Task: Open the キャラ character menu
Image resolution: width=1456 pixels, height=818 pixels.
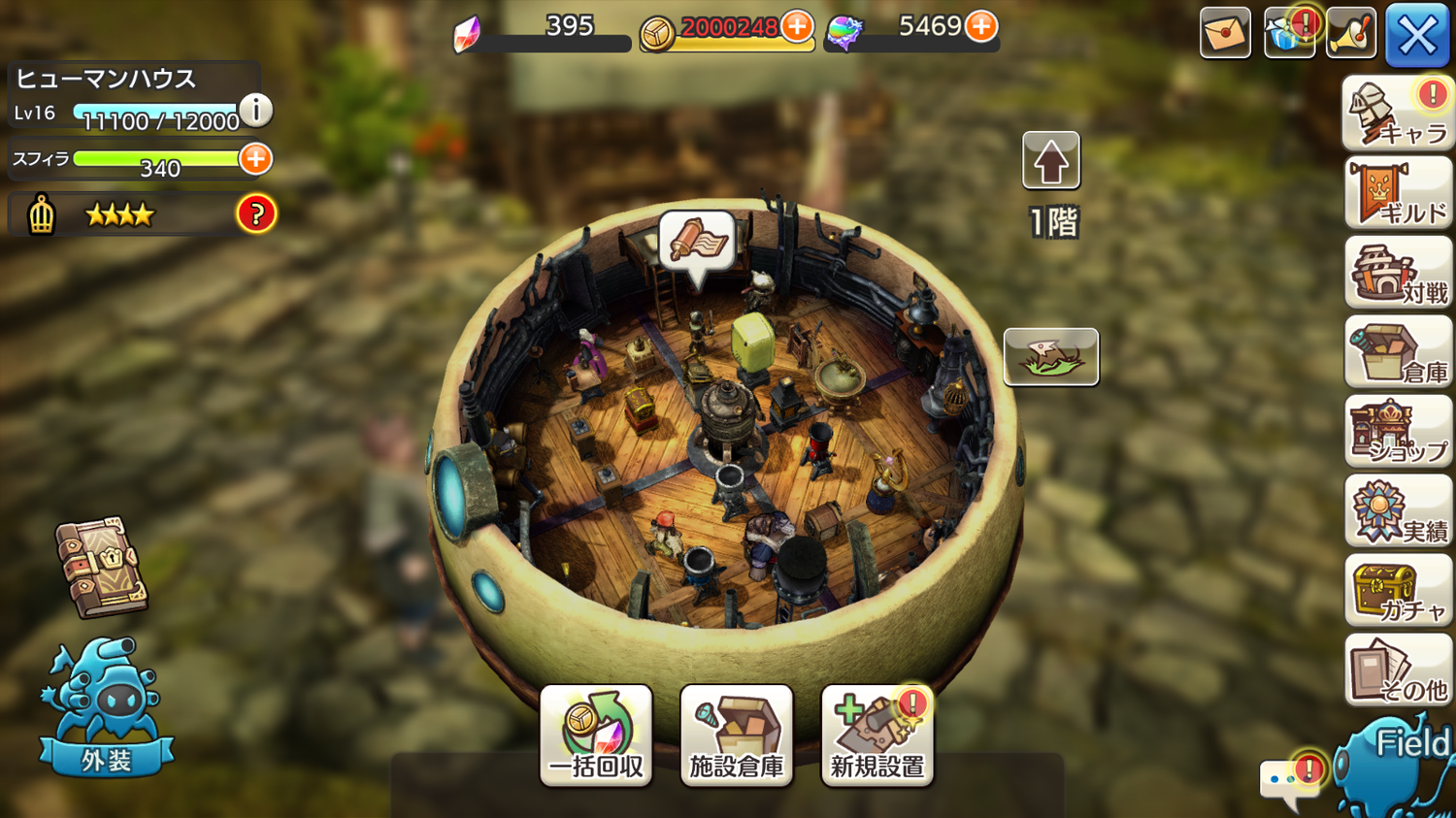Action: pos(1398,115)
